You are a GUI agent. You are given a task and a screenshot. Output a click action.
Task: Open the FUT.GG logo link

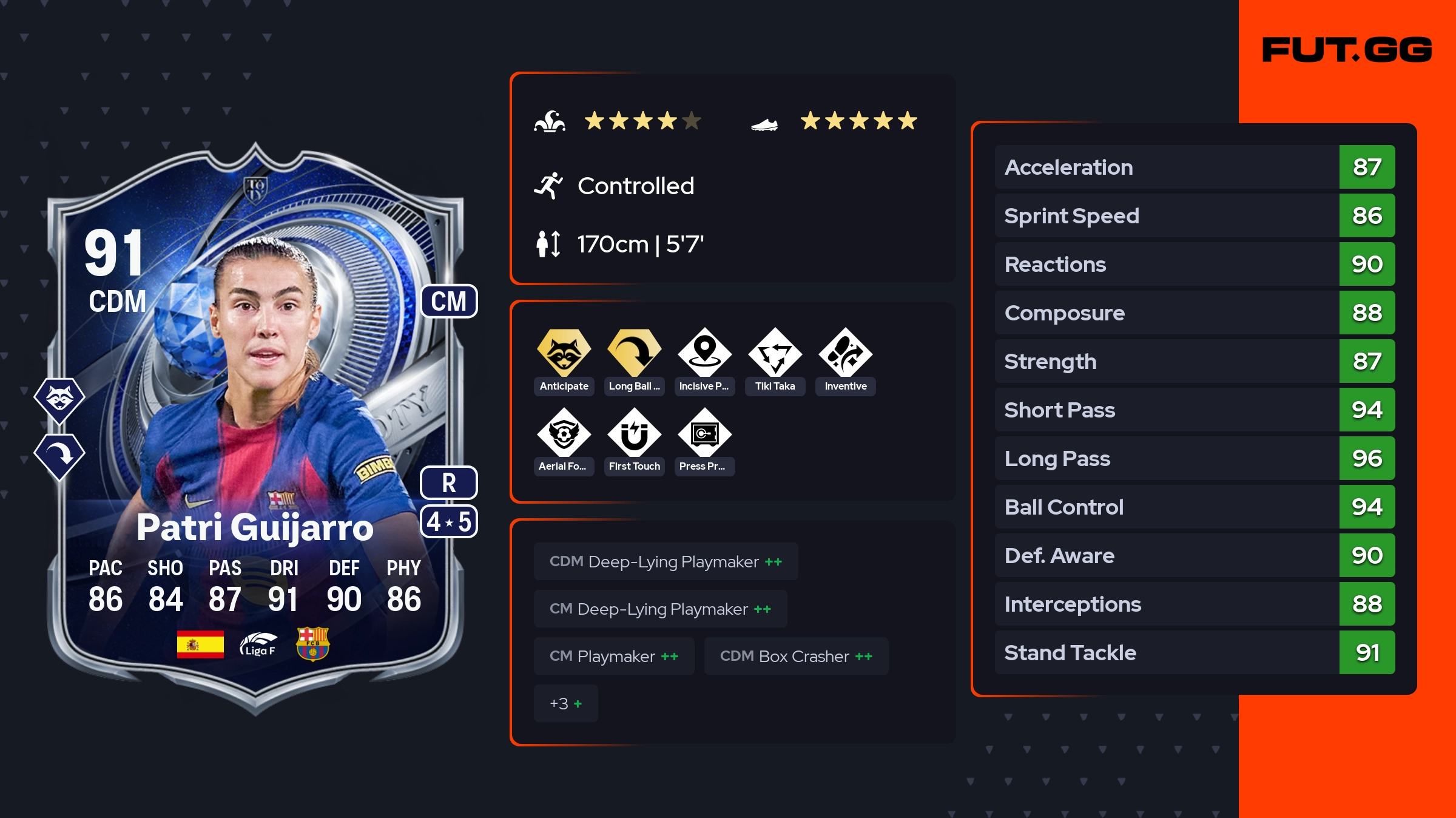[1347, 50]
